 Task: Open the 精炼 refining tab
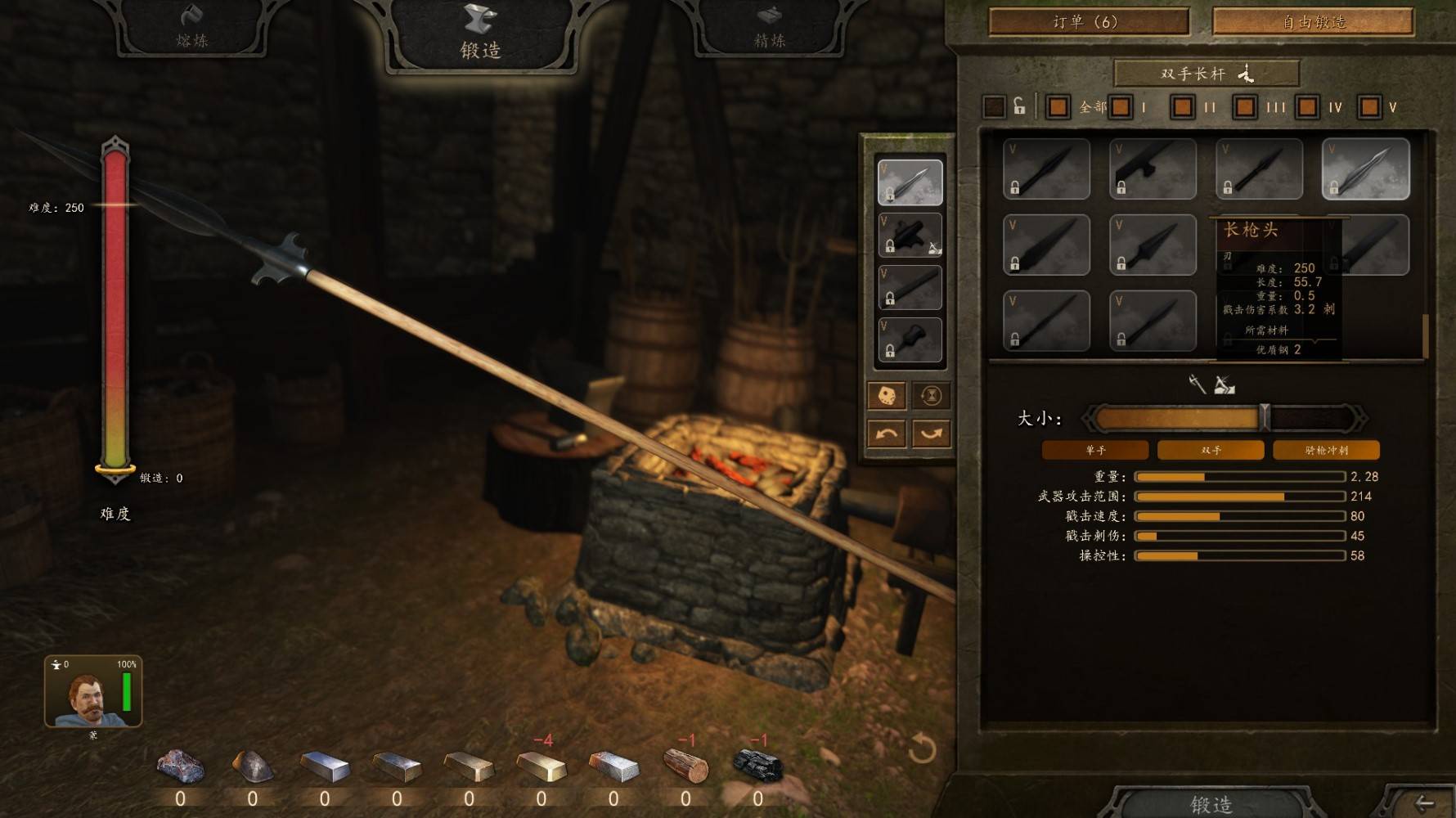(x=769, y=28)
